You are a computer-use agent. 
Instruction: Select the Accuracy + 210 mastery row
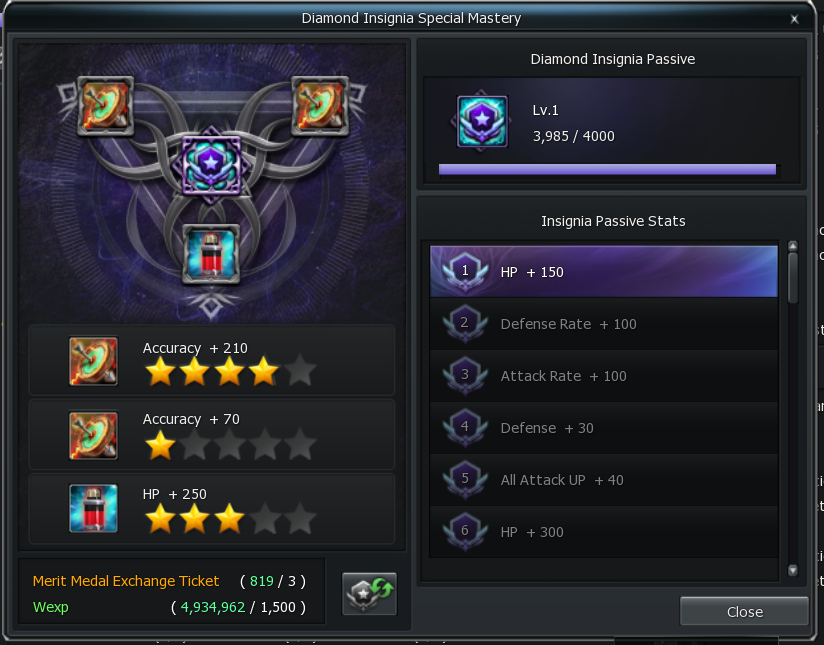click(211, 360)
